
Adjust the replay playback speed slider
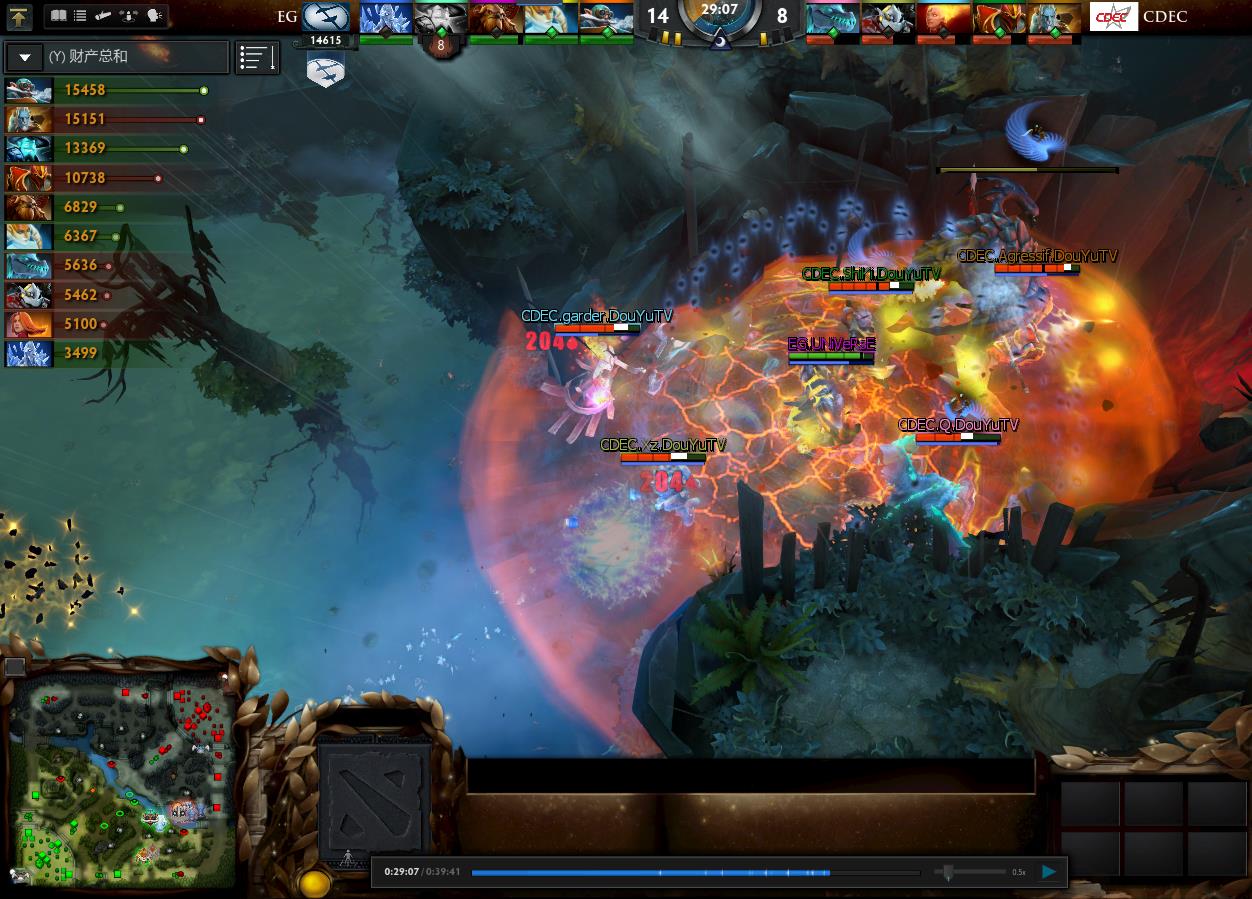(x=948, y=872)
